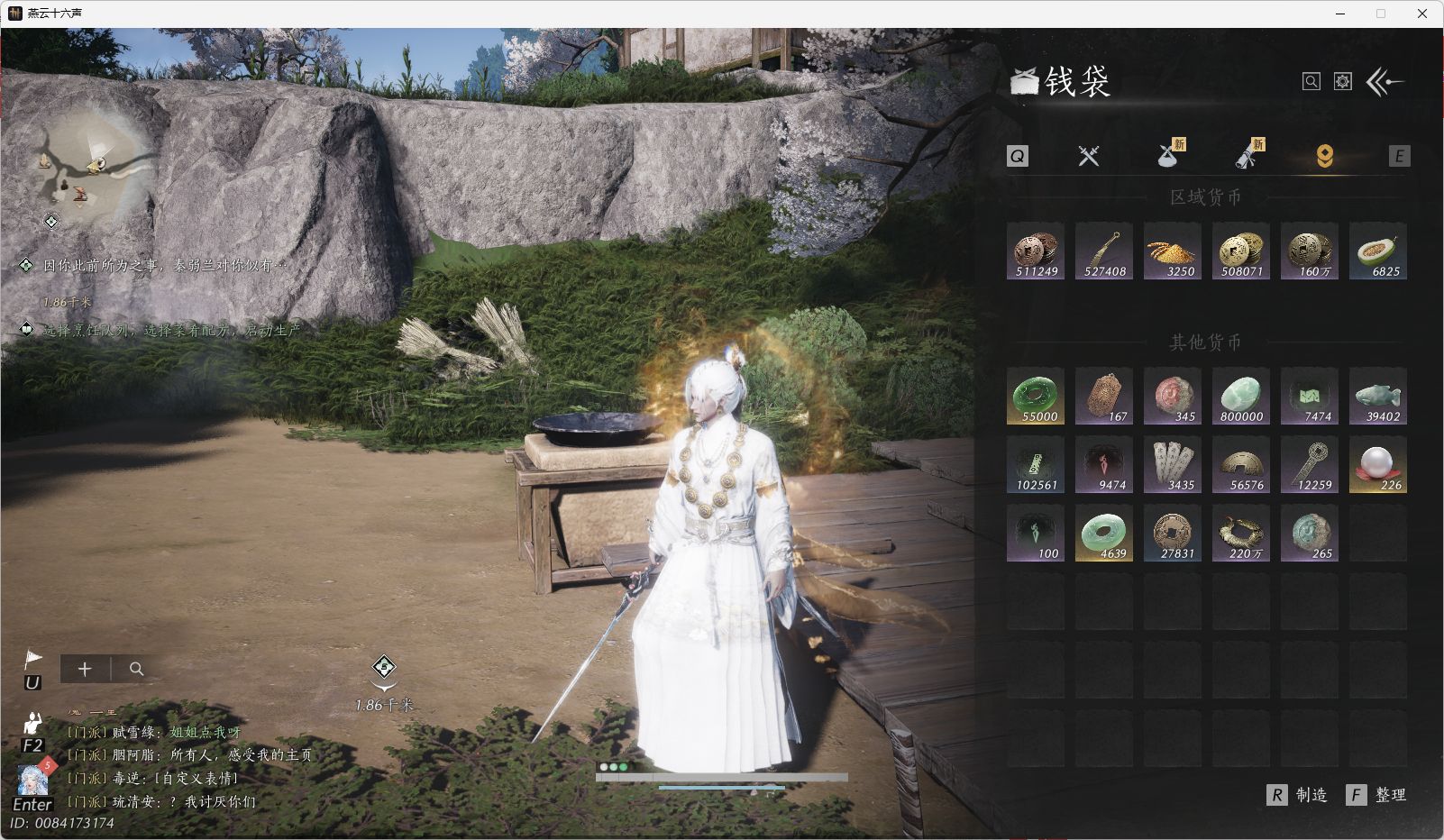Click the 制造 craft button
This screenshot has width=1444, height=840.
[x=1298, y=795]
